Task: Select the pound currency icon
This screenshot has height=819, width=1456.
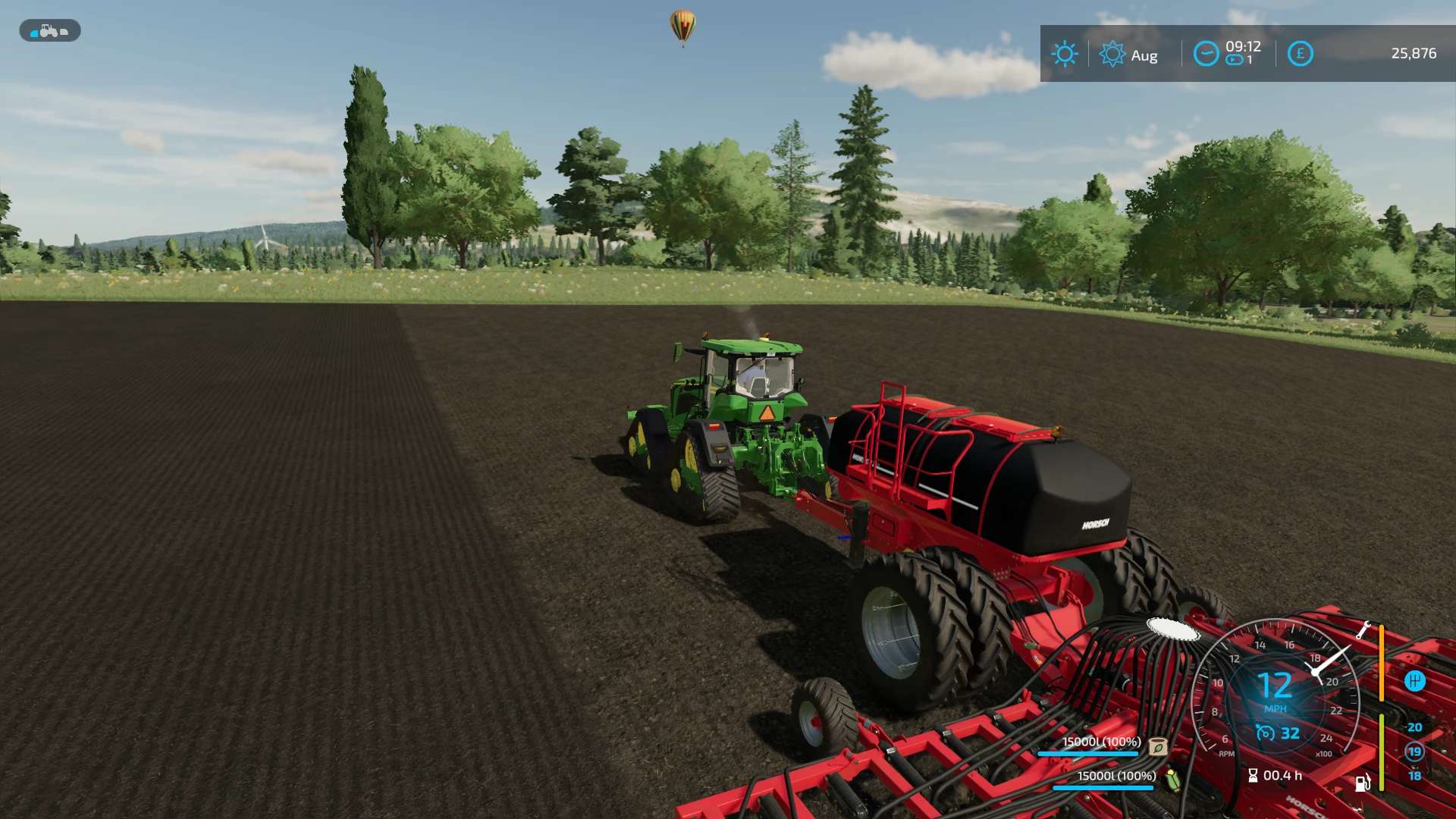Action: tap(1300, 54)
